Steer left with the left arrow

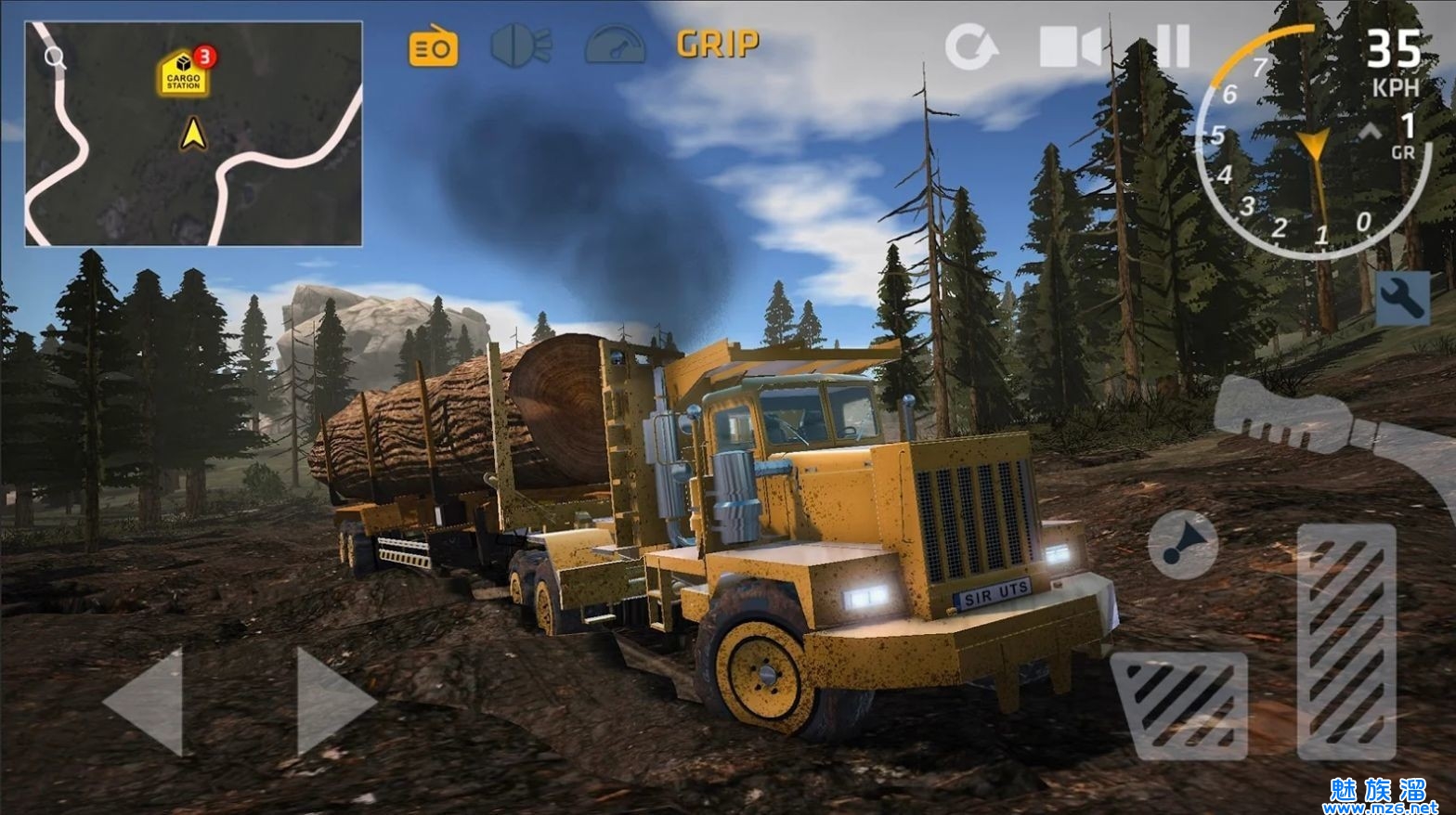146,701
